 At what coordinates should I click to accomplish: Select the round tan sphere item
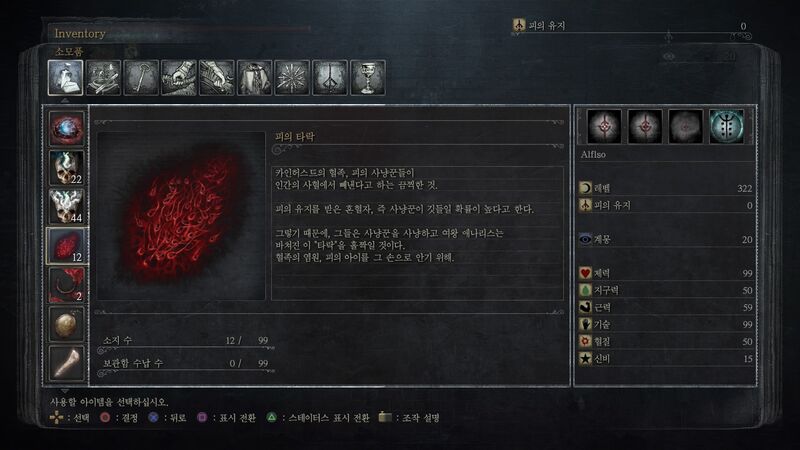[x=67, y=323]
